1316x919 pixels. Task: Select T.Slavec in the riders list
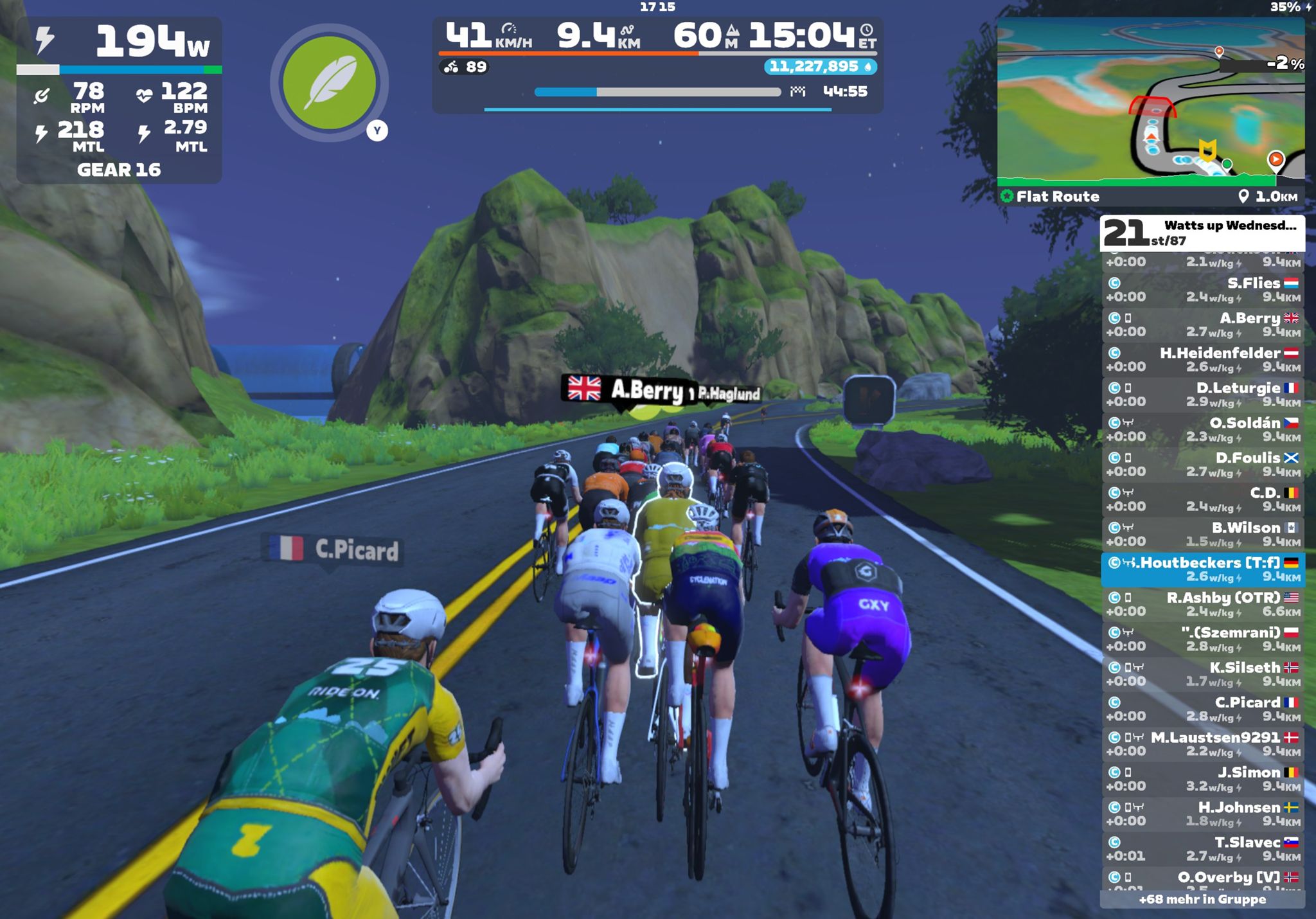1202,849
